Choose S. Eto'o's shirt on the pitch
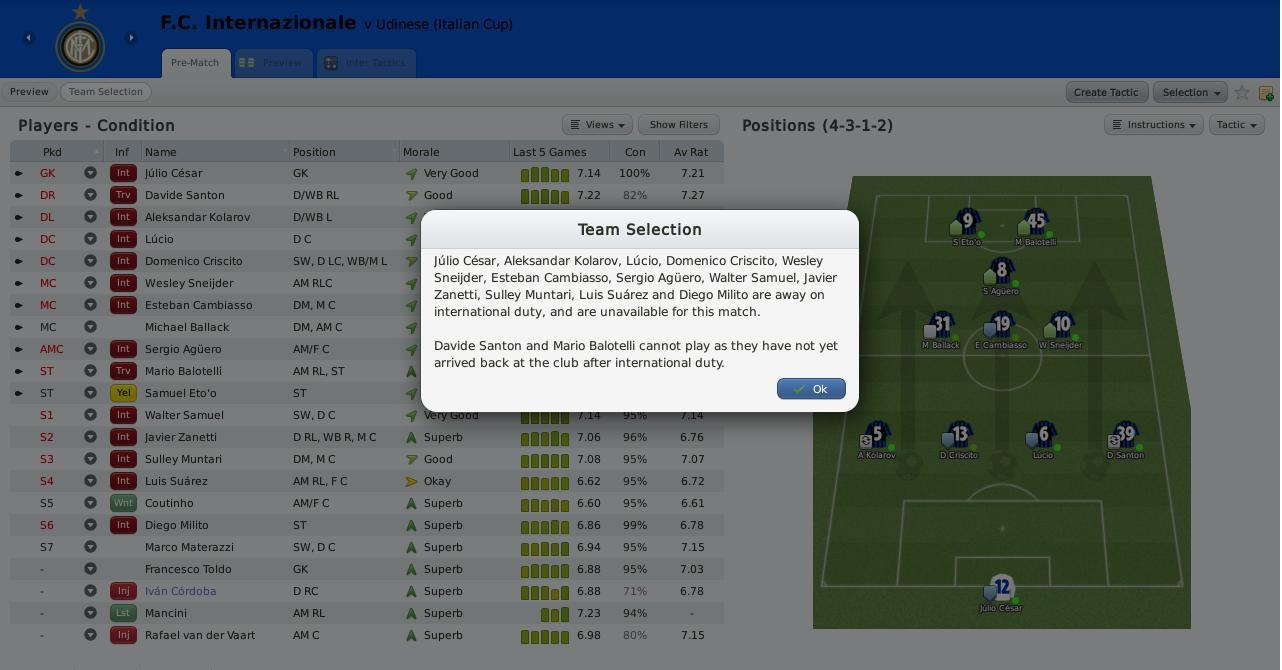The image size is (1282, 670). [967, 221]
